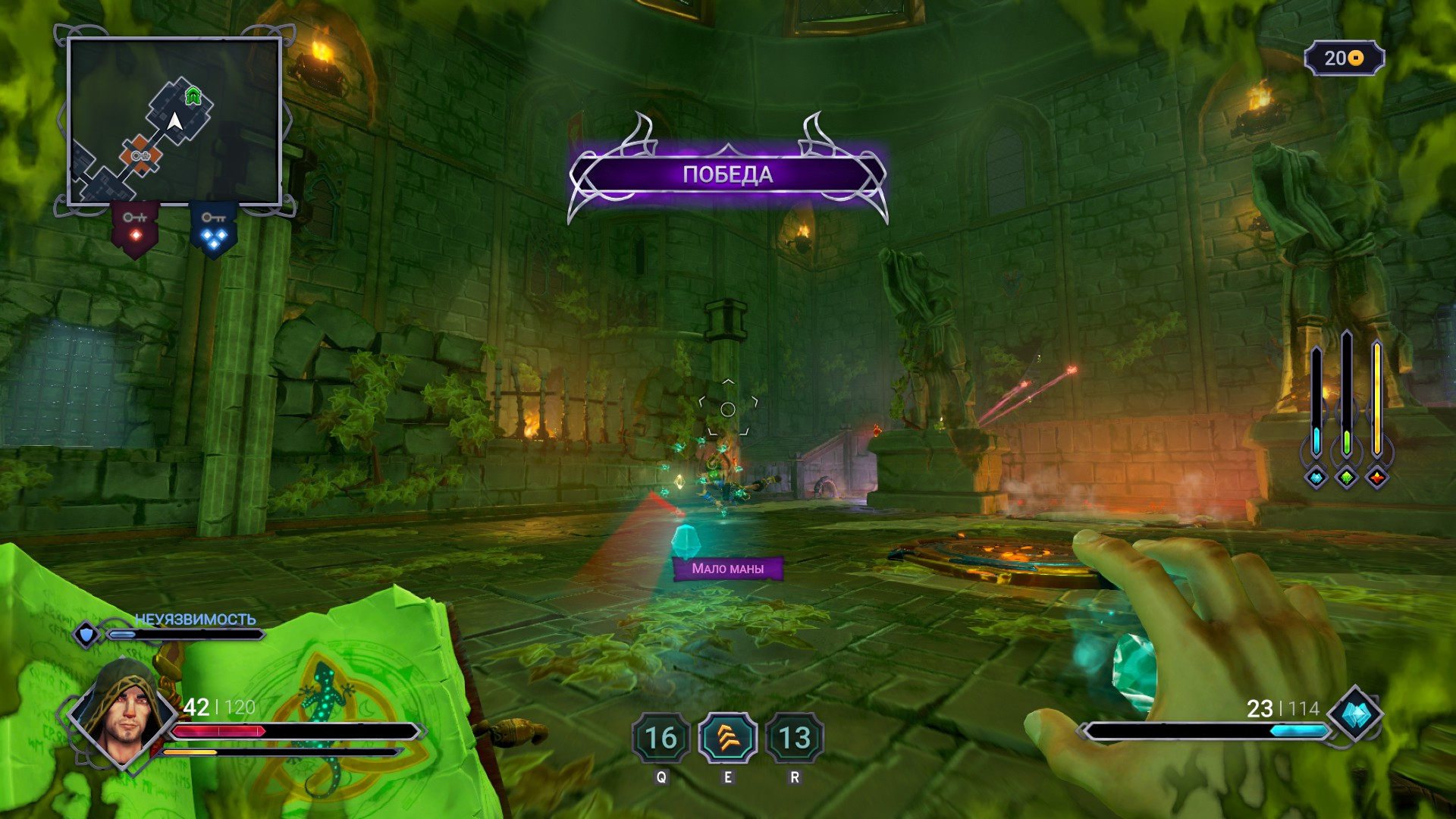Activate the Q ability slot showing 16

point(661,738)
